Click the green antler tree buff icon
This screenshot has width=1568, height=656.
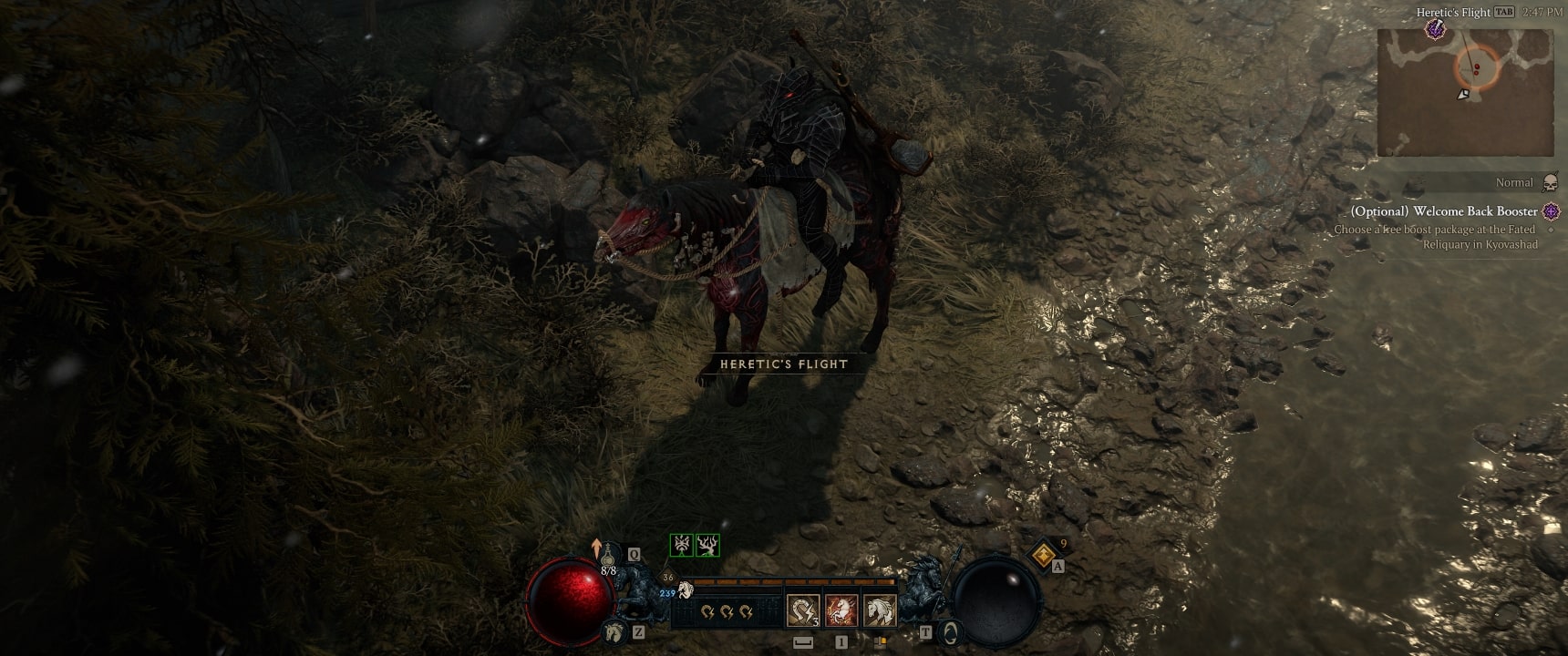click(708, 545)
